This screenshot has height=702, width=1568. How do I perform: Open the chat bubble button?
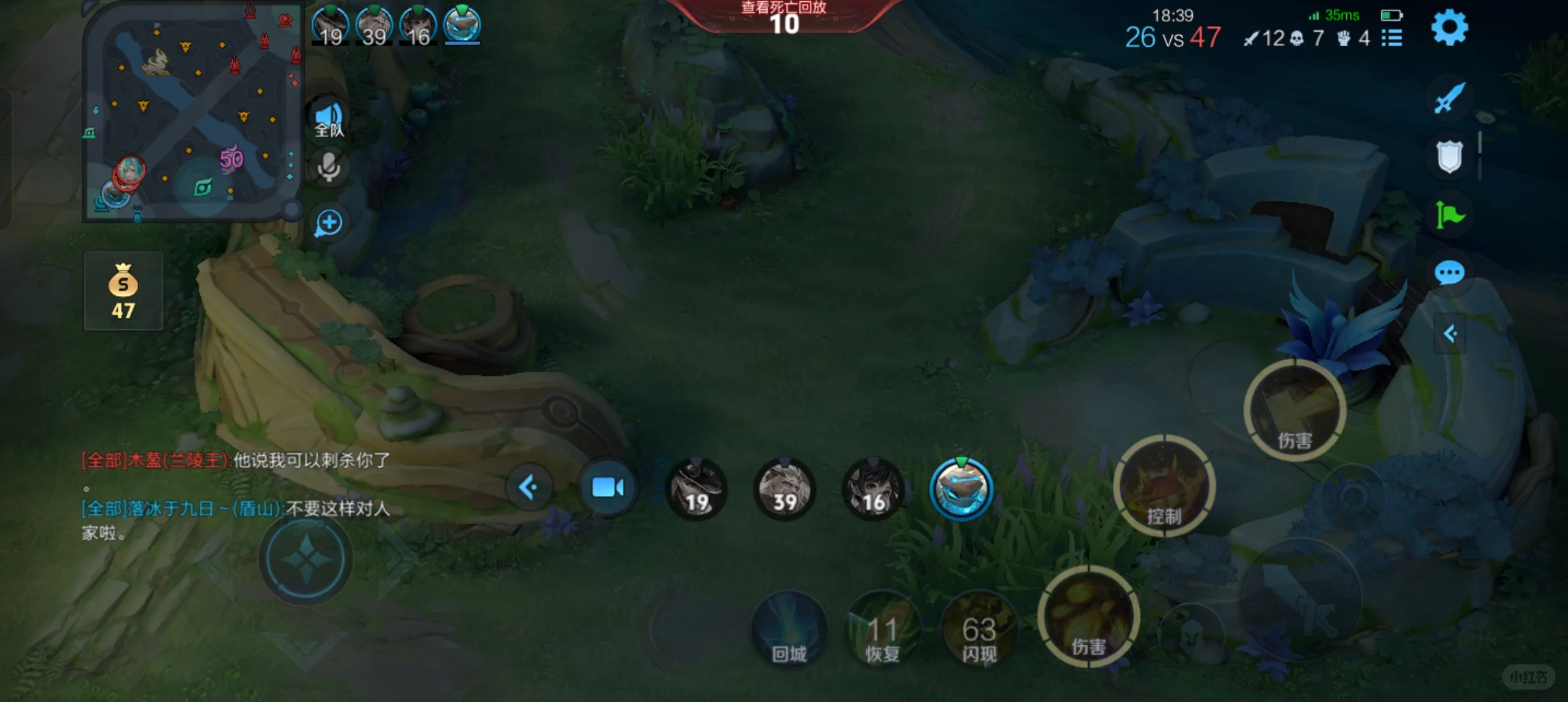click(1449, 273)
